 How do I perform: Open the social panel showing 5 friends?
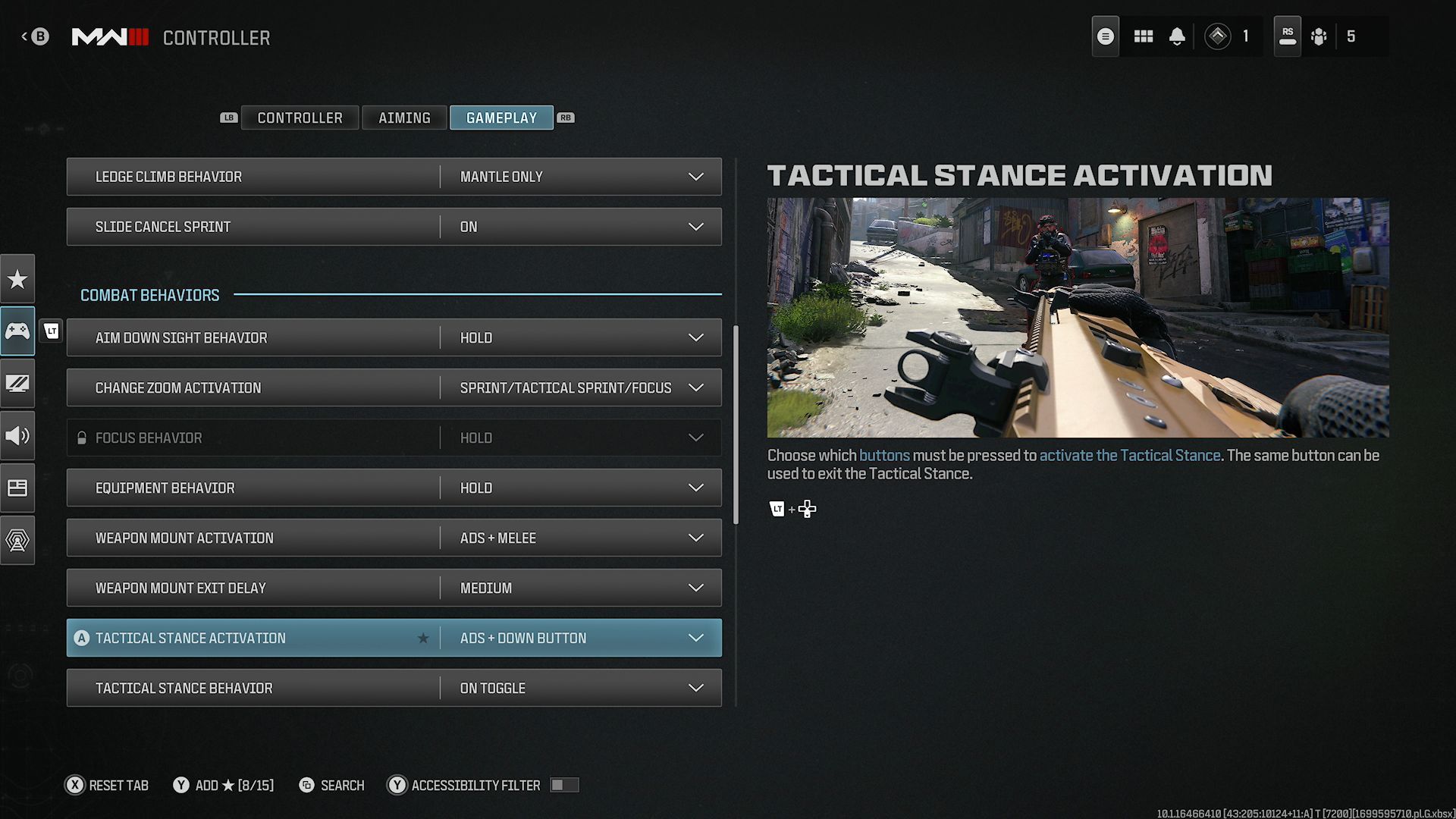(1319, 36)
